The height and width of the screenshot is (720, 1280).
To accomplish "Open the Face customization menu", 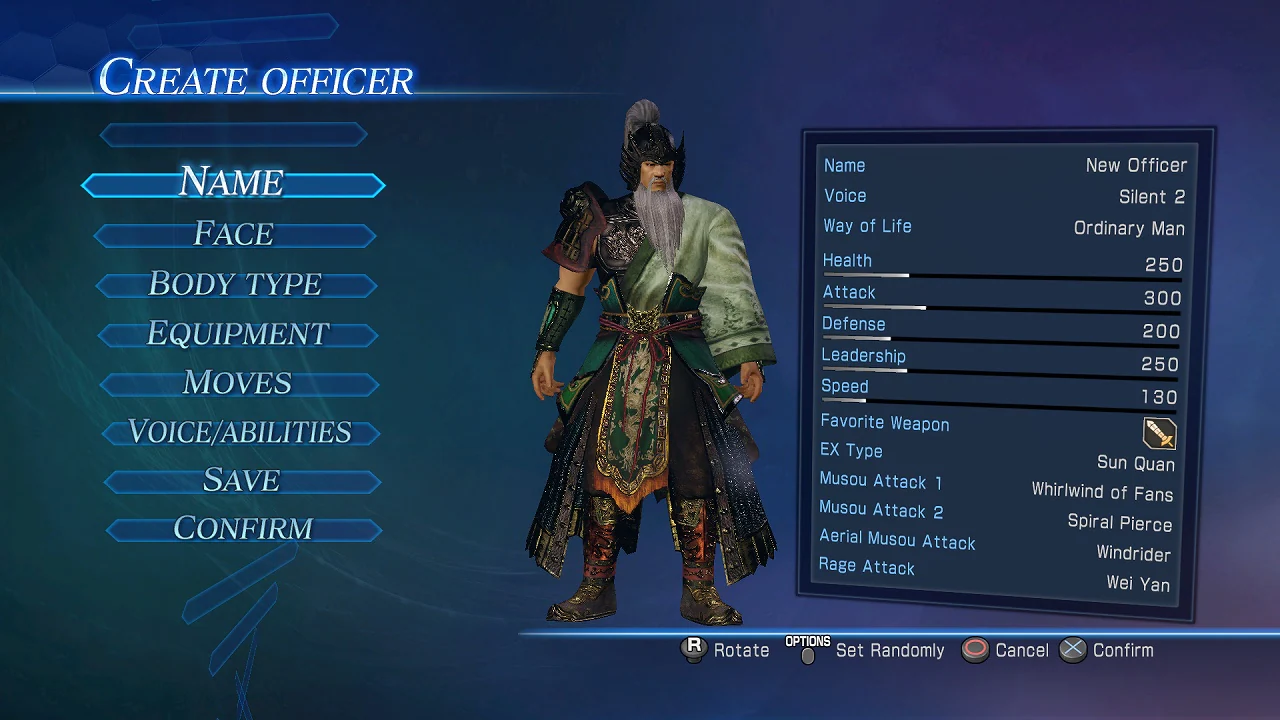I will point(232,234).
